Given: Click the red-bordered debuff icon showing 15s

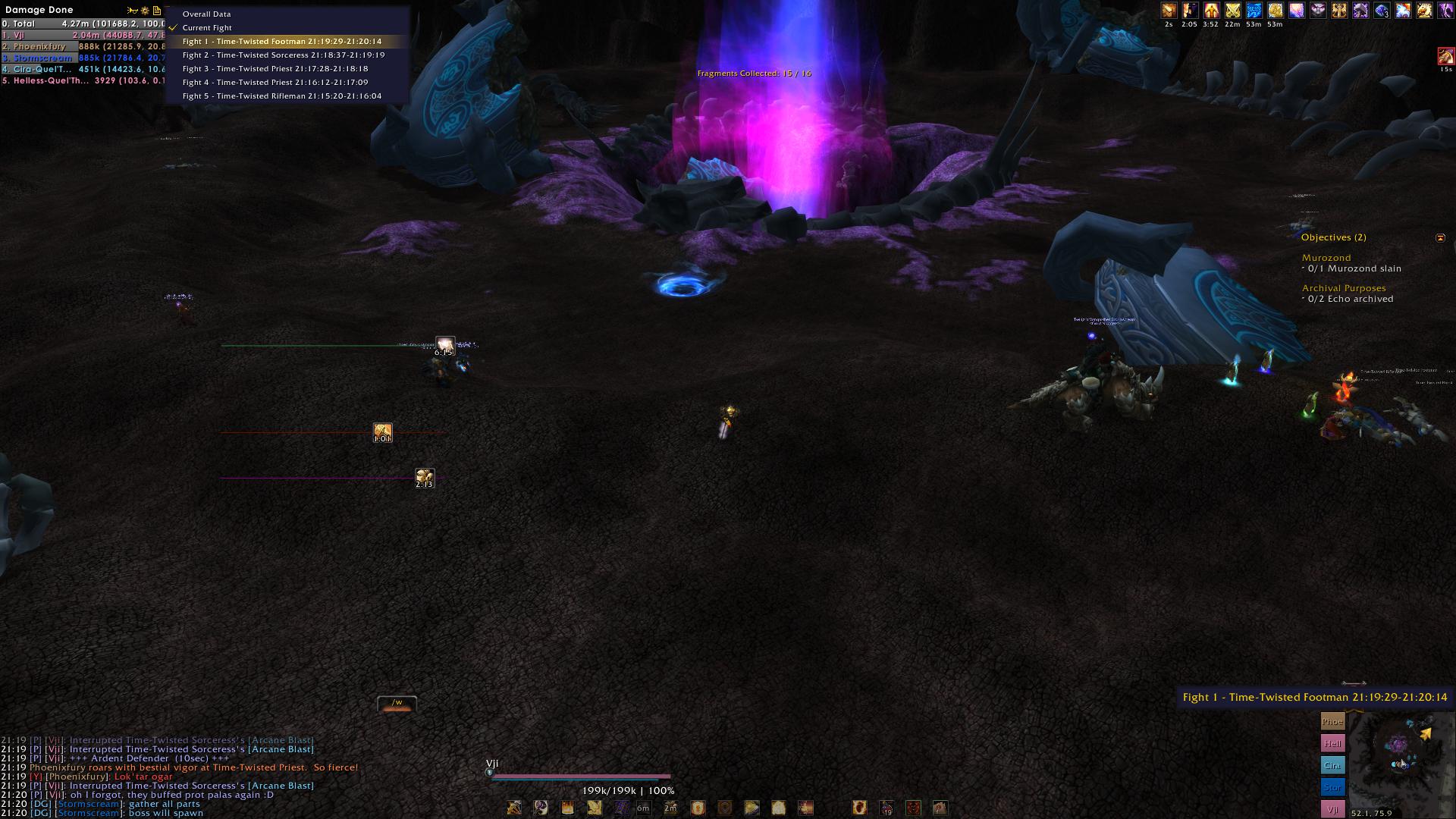Looking at the screenshot, I should tap(1445, 57).
